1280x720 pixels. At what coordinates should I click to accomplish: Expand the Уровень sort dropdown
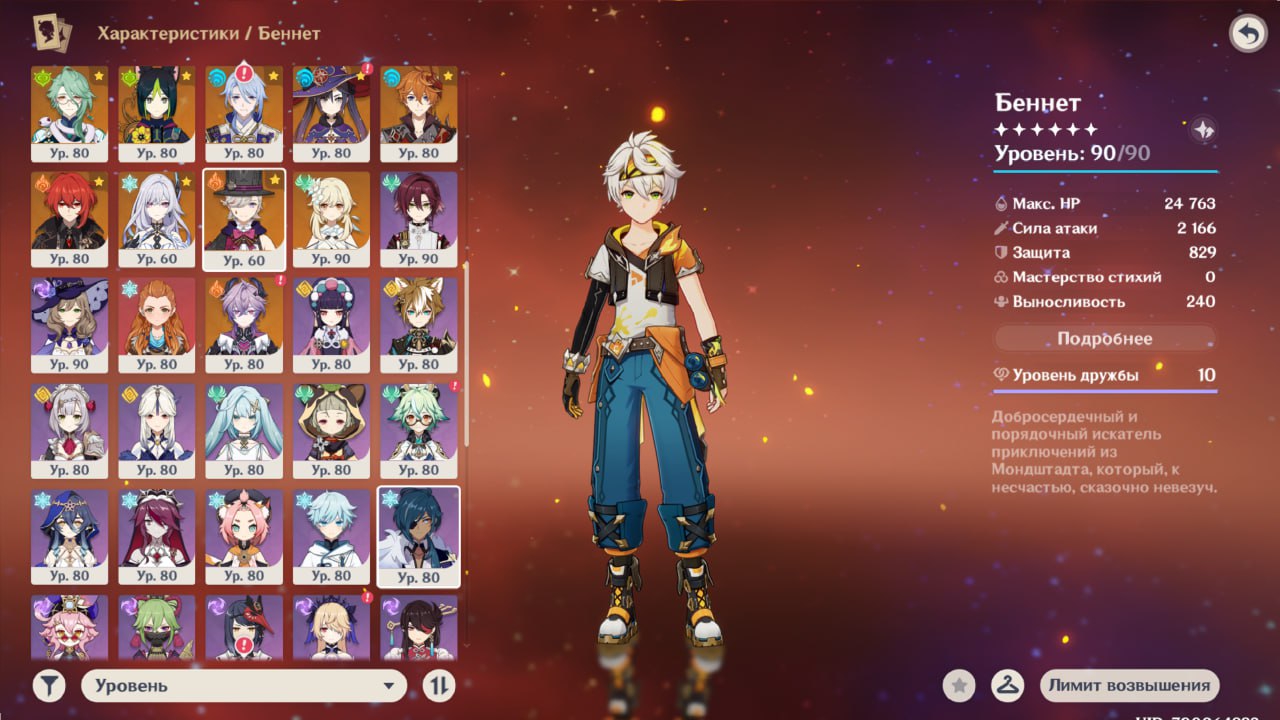pos(244,686)
